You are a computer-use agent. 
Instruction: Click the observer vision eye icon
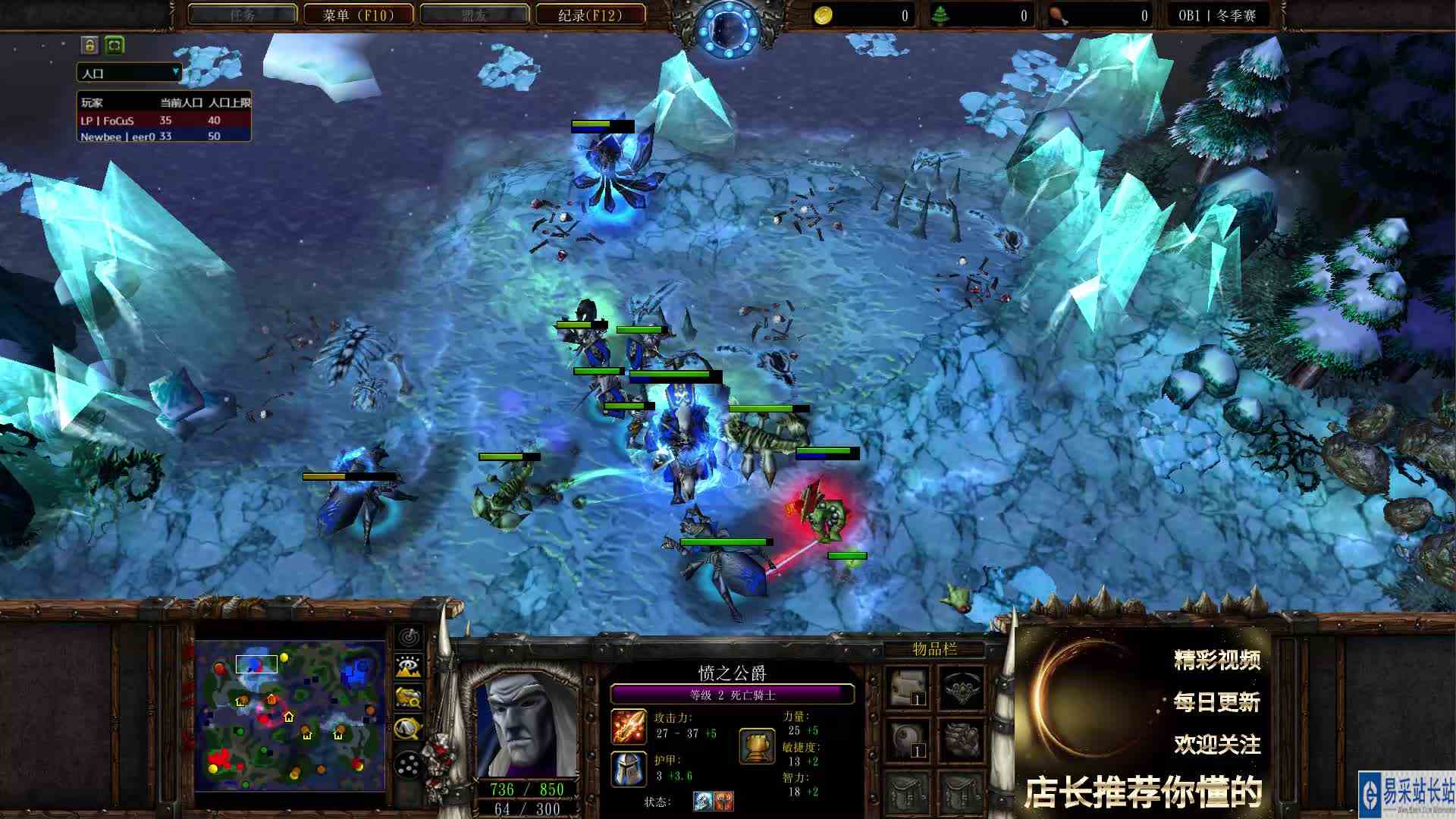point(408,666)
